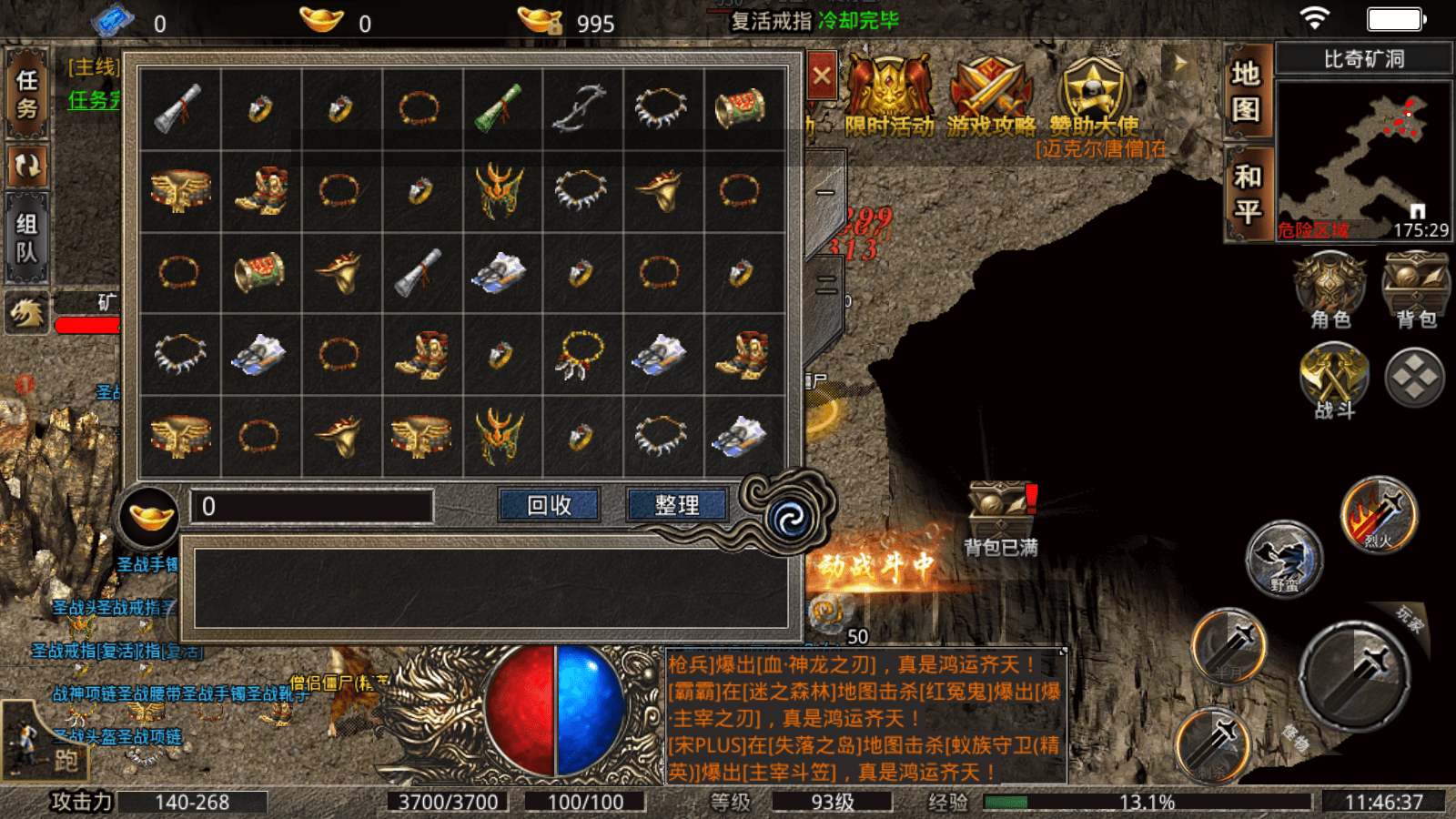This screenshot has width=1456, height=819.
Task: Toggle the 和平 attack mode
Action: pyautogui.click(x=1247, y=194)
